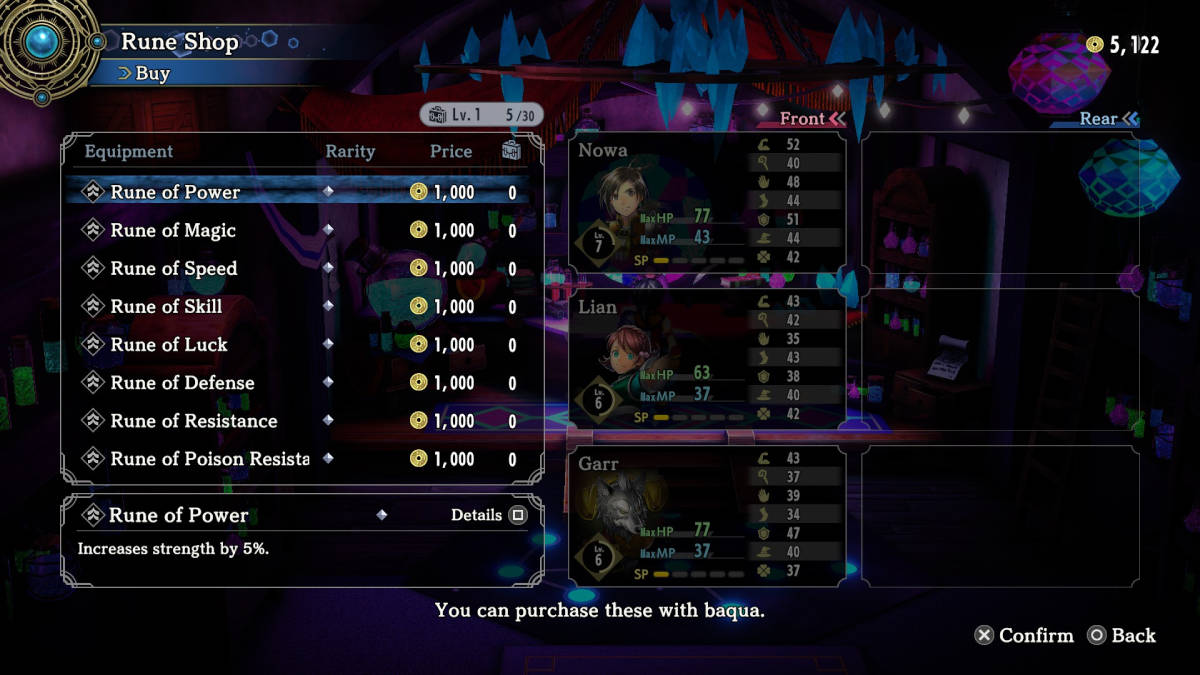Image resolution: width=1200 pixels, height=675 pixels.
Task: Click the Buy mode label
Action: (x=151, y=73)
